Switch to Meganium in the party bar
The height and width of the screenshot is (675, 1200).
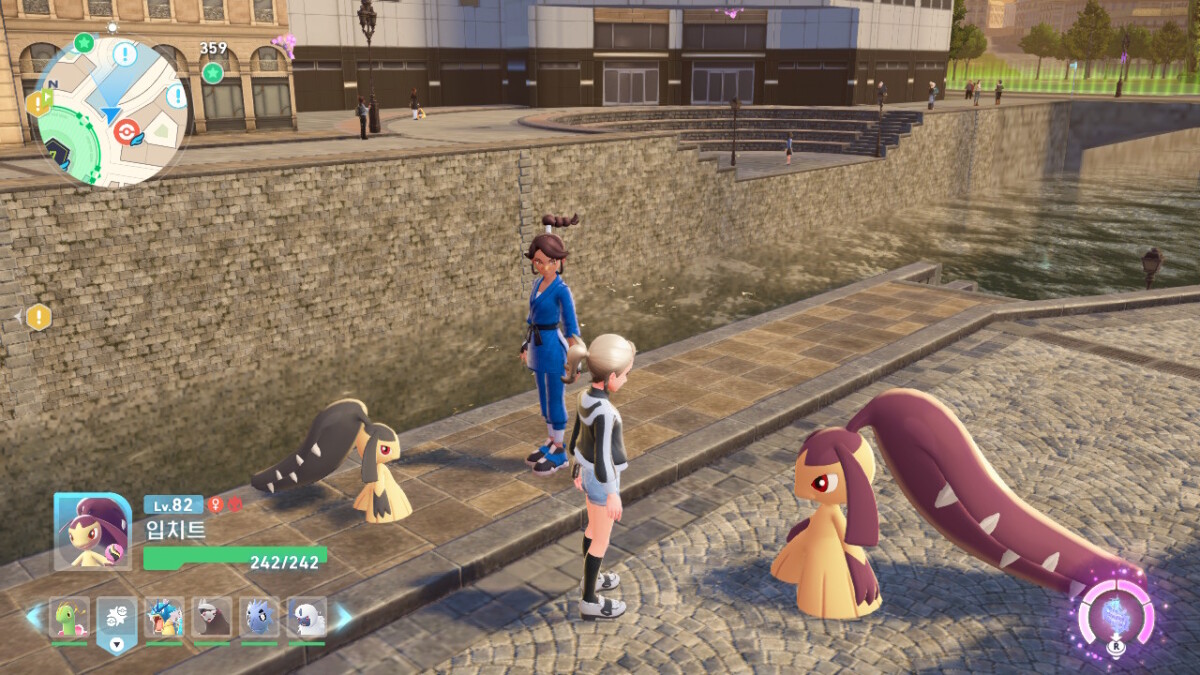69,618
